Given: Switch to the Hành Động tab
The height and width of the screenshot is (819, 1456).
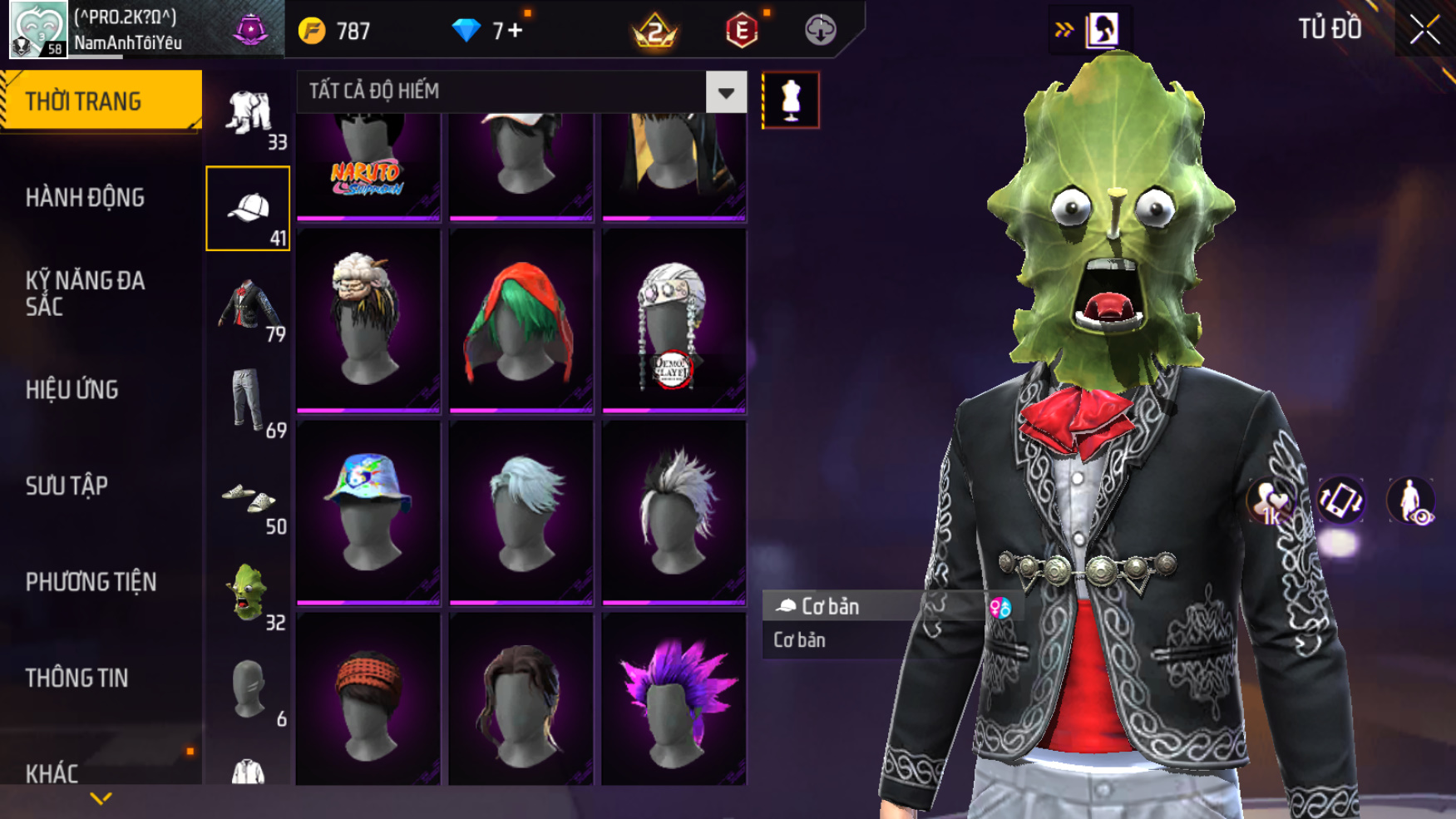Looking at the screenshot, I should click(x=85, y=198).
